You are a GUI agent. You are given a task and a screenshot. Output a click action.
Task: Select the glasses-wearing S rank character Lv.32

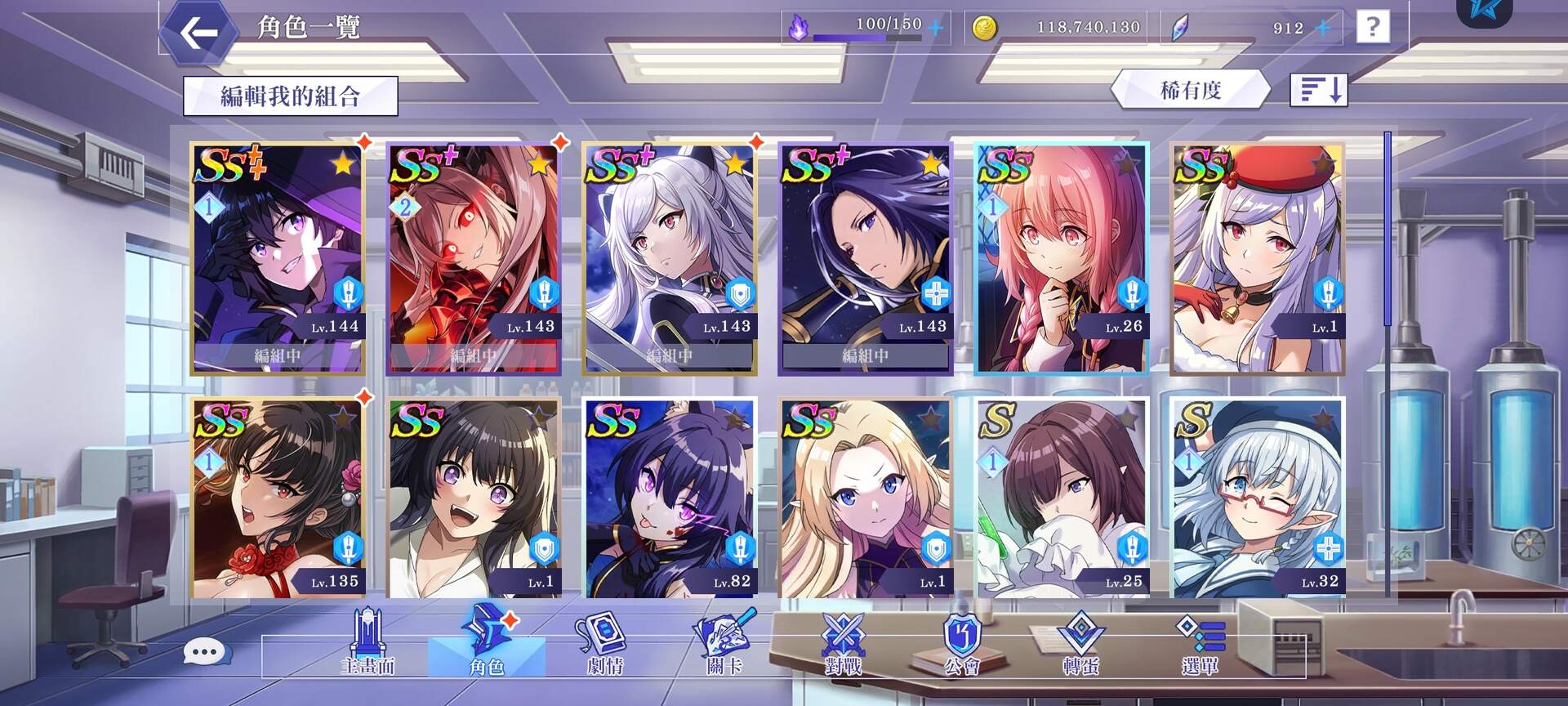[x=1258, y=498]
